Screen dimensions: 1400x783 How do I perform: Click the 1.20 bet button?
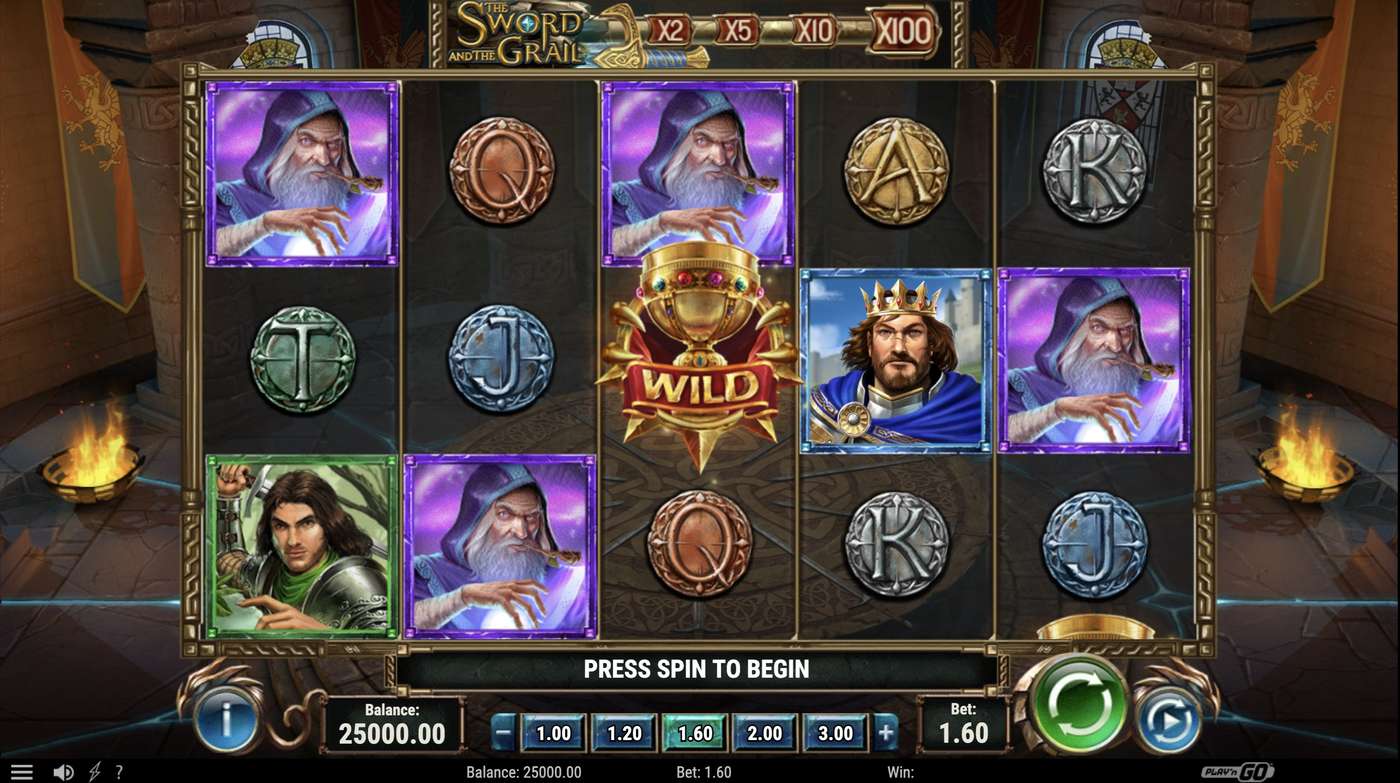point(622,732)
